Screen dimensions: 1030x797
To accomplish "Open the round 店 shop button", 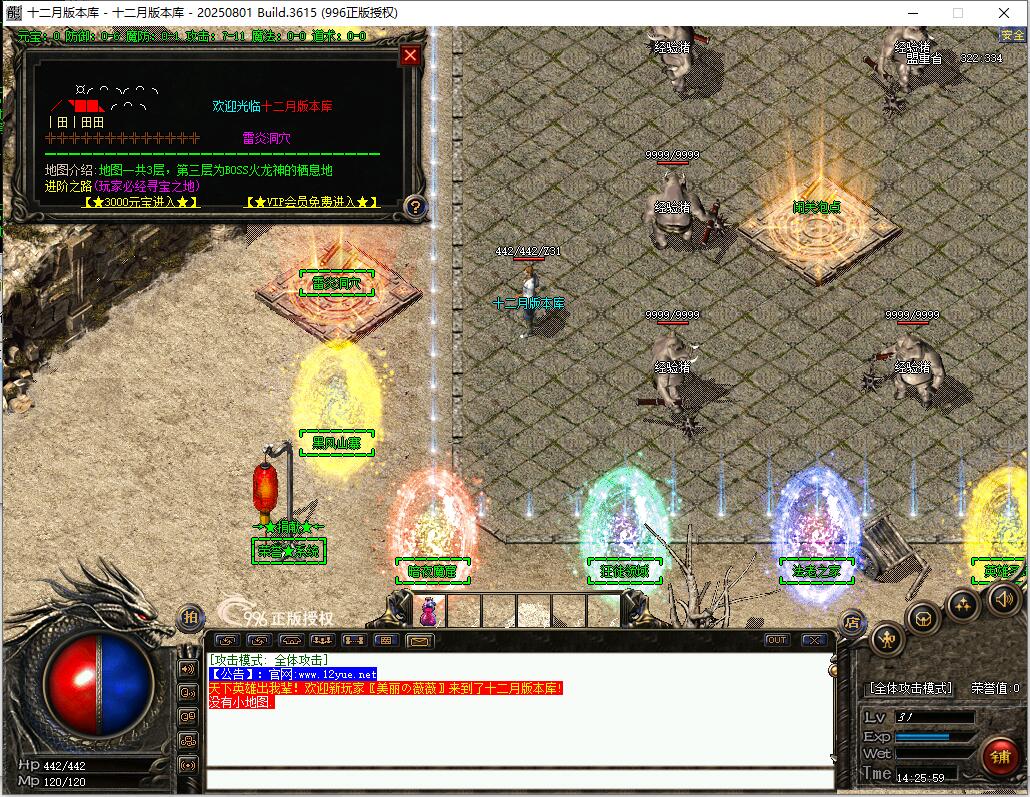I will [852, 622].
